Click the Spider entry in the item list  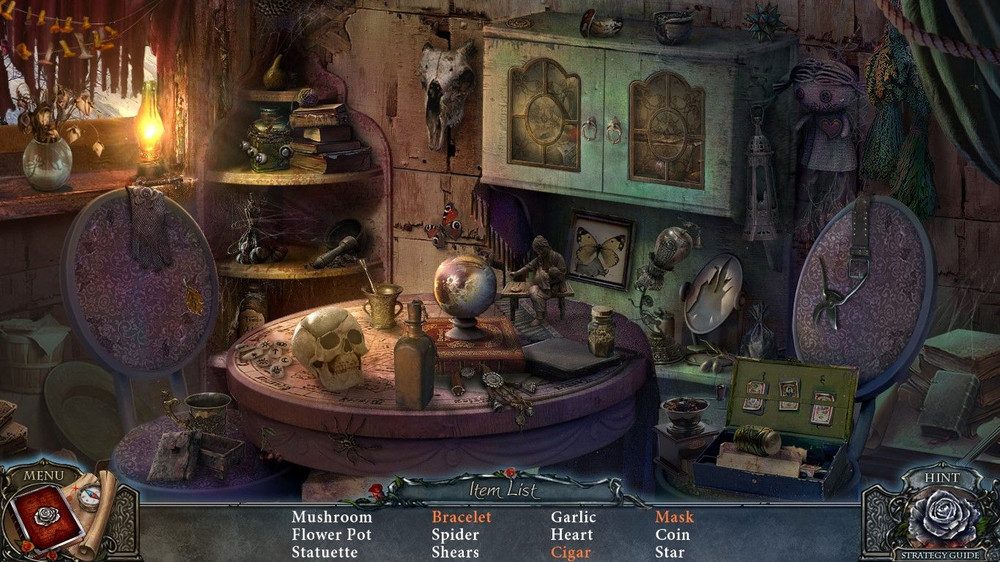point(455,535)
